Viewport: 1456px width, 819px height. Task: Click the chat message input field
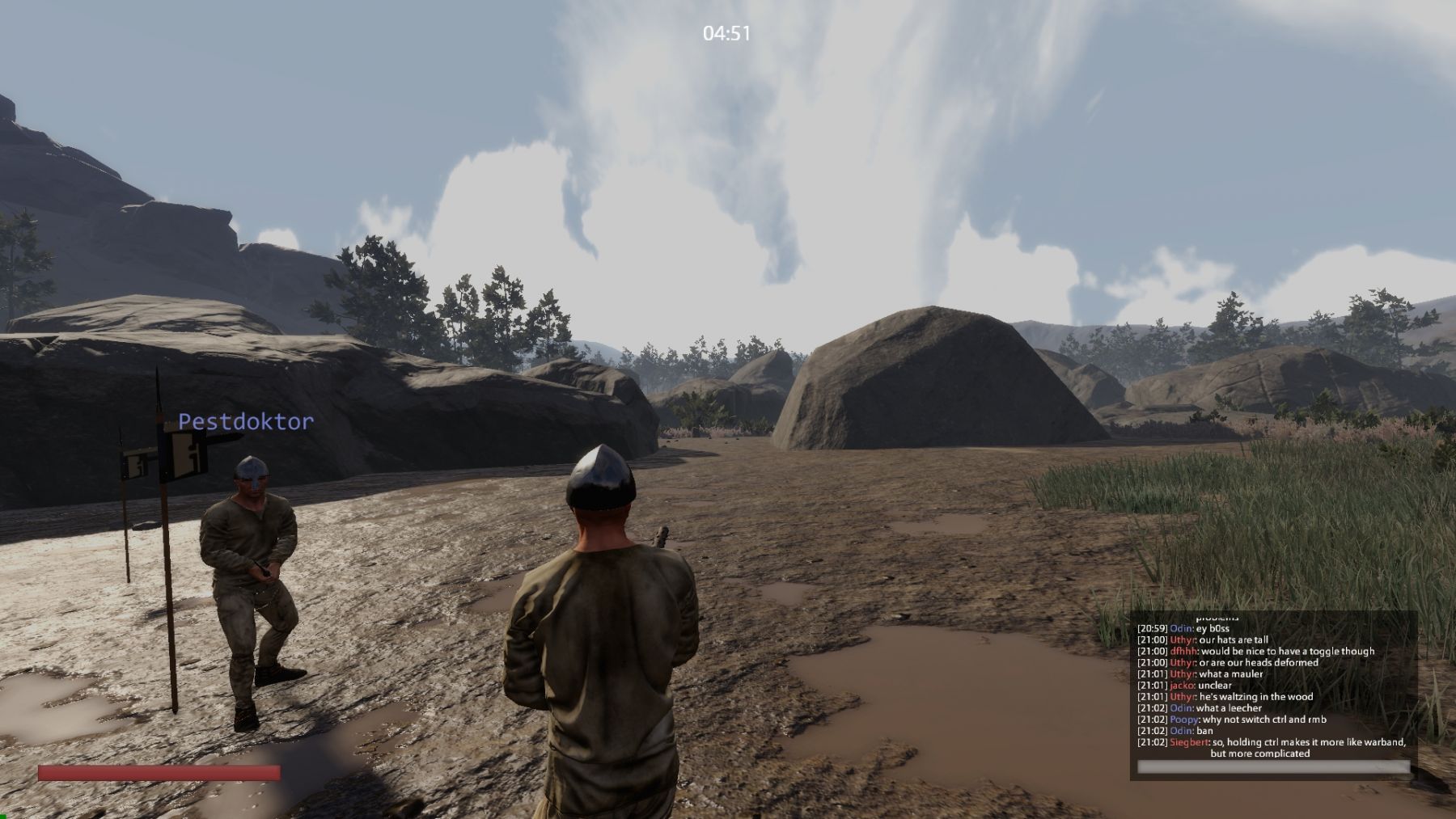pos(1273,767)
